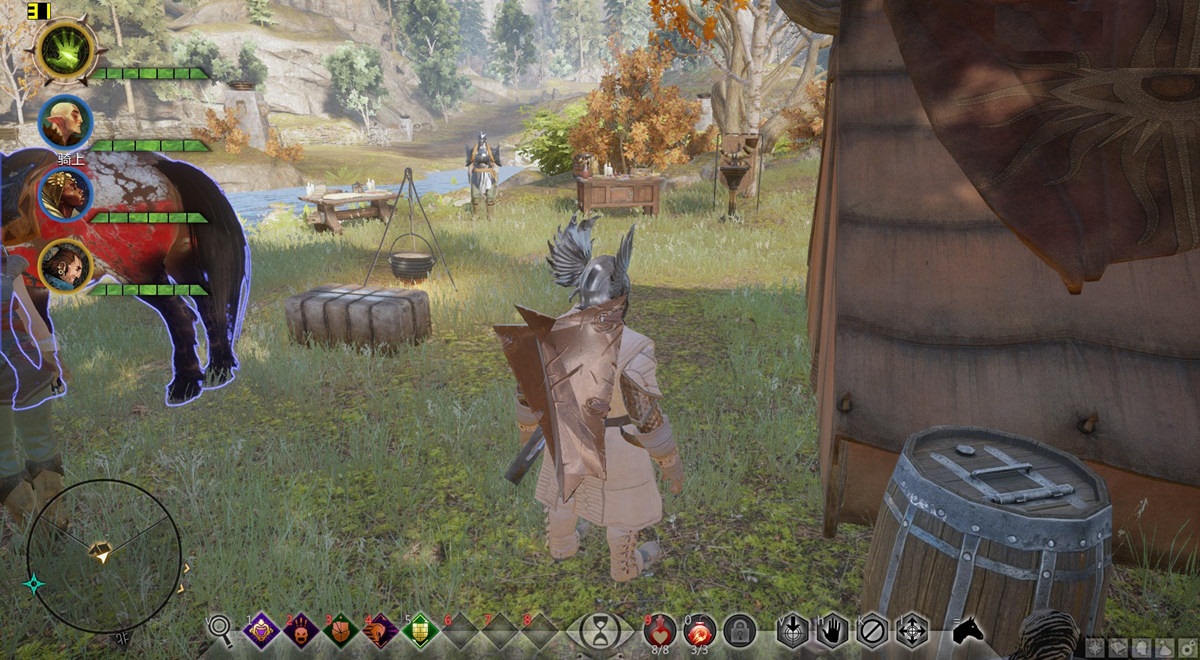This screenshot has width=1200, height=660.
Task: Choose the bearded dwarf companion portrait
Action: pos(66,266)
